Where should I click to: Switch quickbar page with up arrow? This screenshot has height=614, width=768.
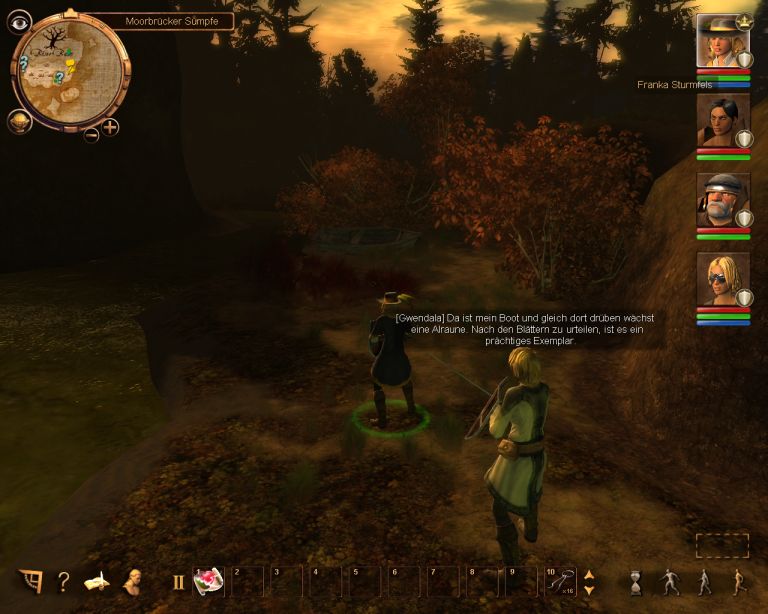point(589,574)
